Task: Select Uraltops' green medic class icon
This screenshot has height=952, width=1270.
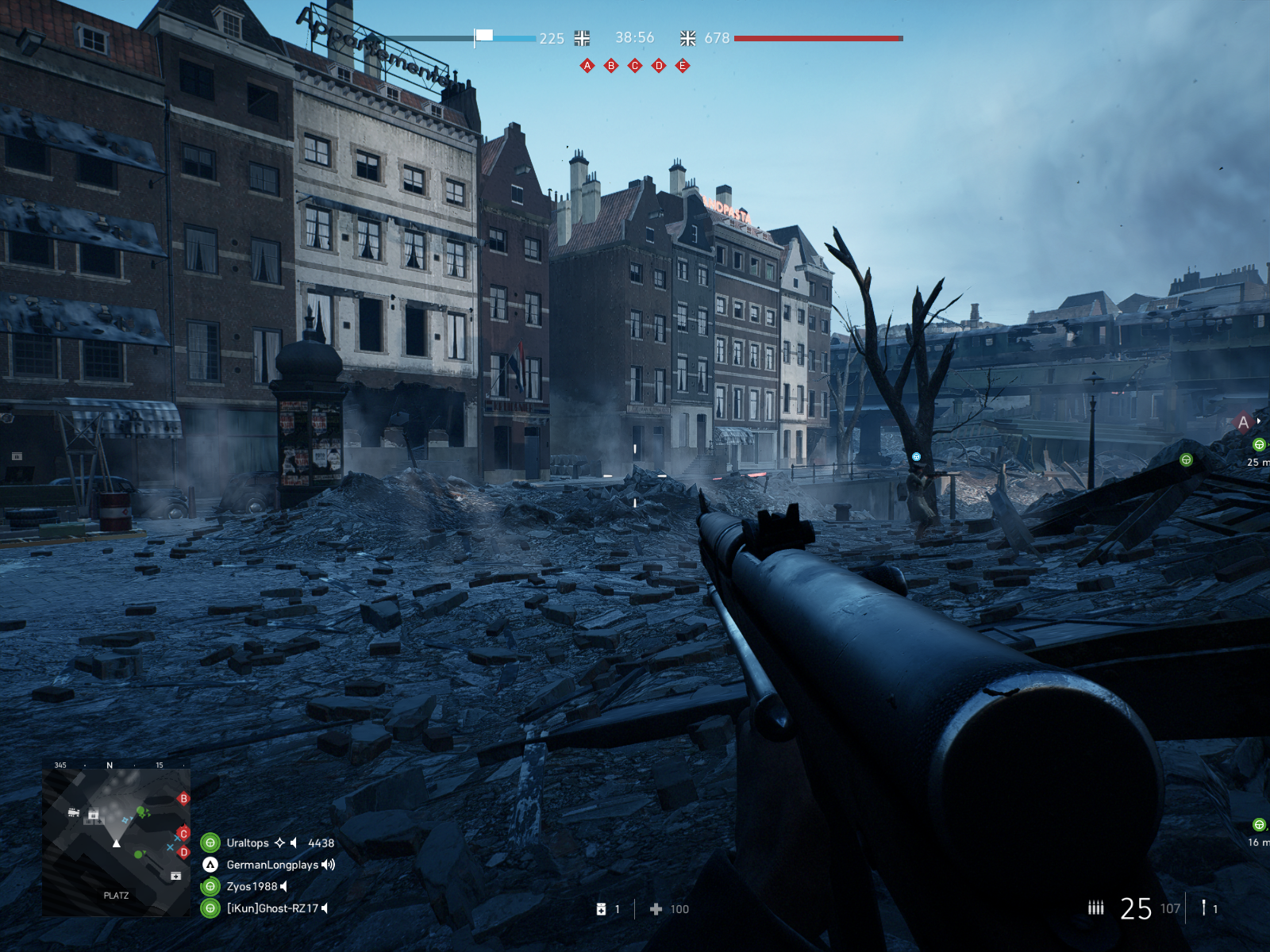Action: click(x=210, y=843)
